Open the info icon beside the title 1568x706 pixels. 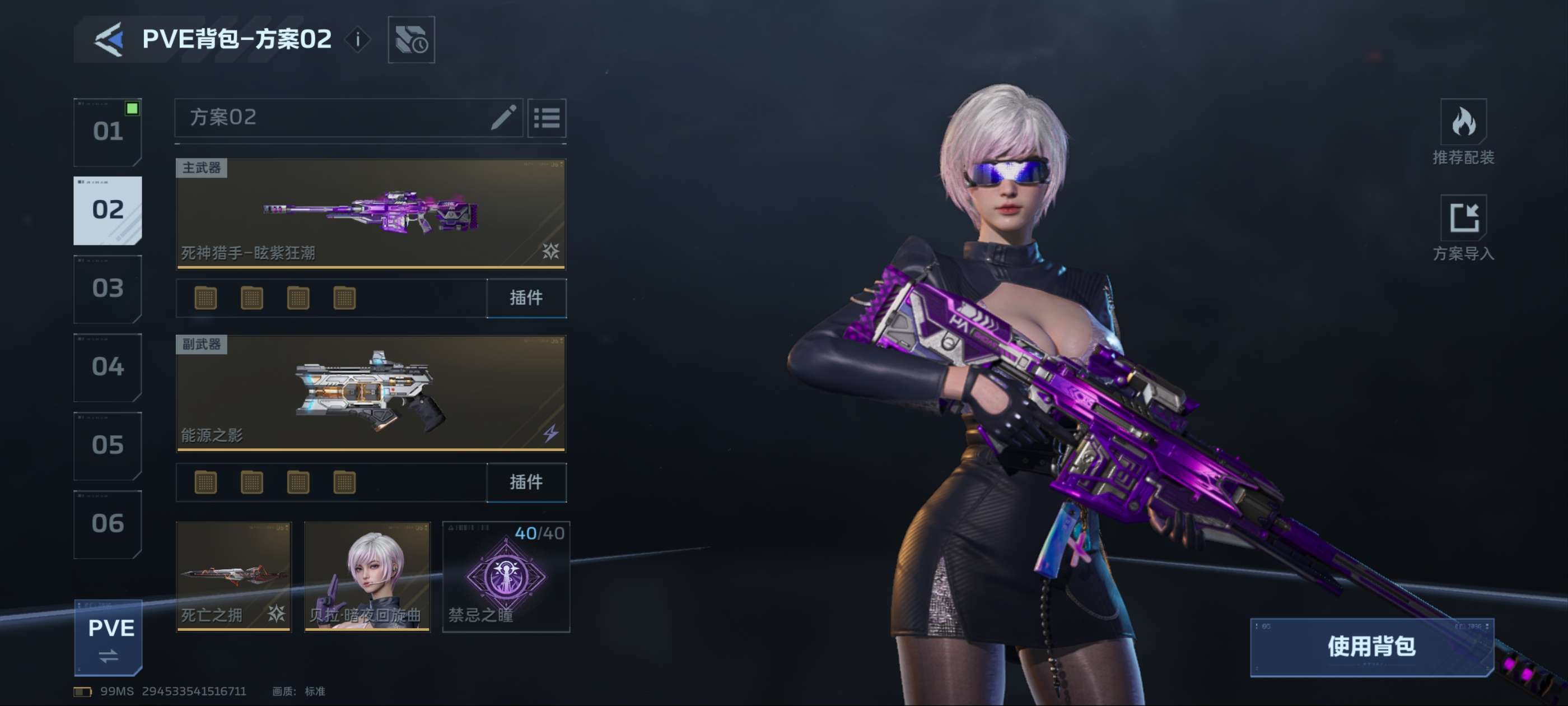(358, 40)
